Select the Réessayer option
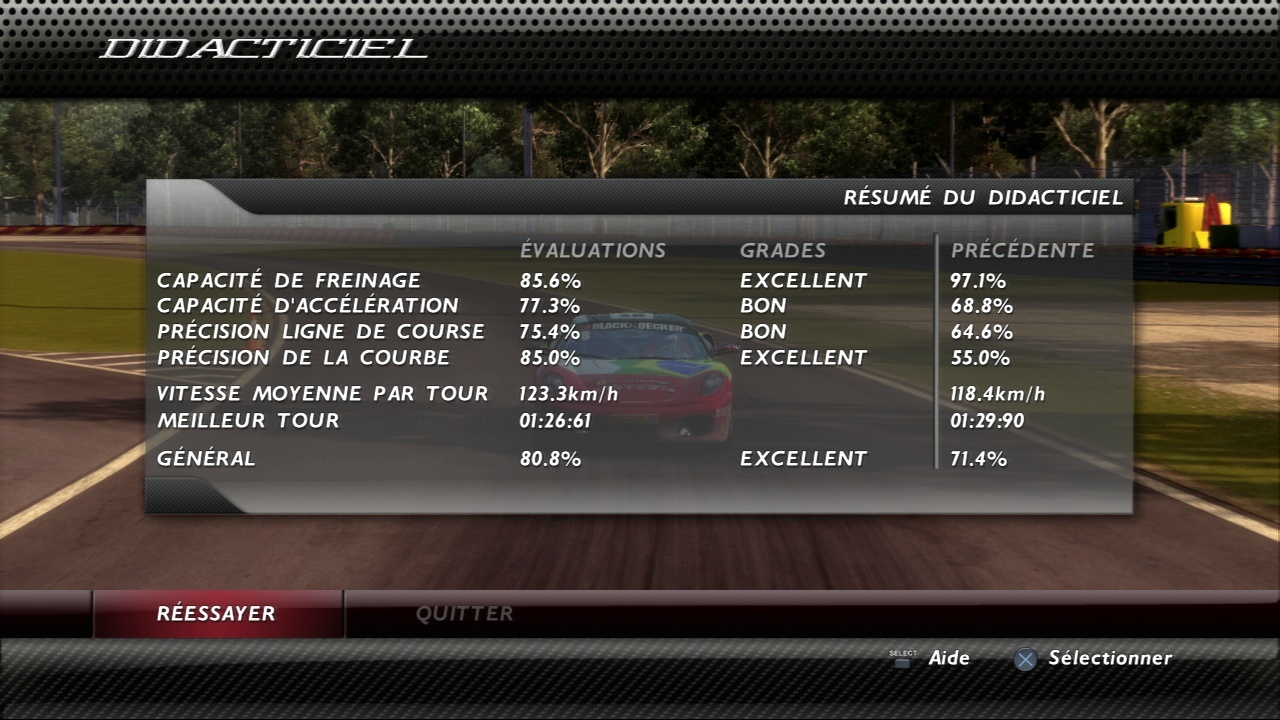 coord(216,614)
